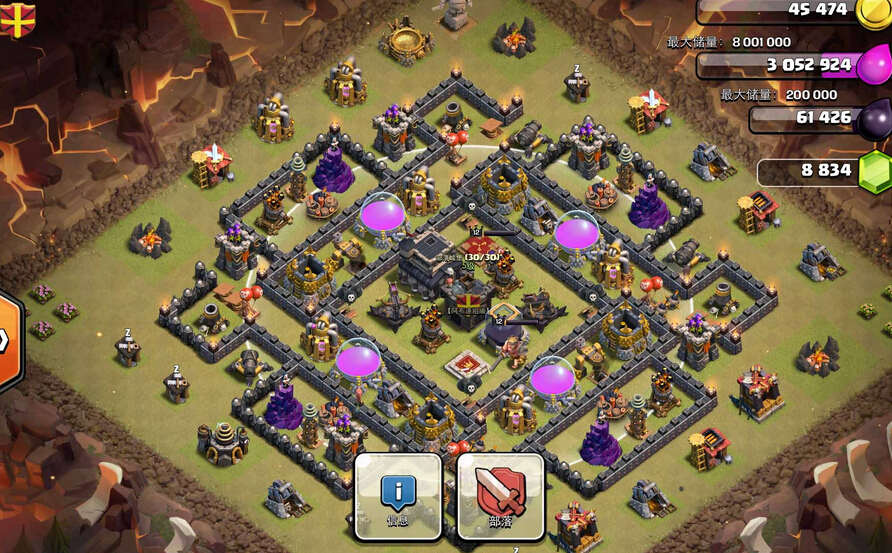Viewport: 892px width, 553px height.
Task: Open the red and yellow clan badge
Action: pyautogui.click(x=17, y=18)
